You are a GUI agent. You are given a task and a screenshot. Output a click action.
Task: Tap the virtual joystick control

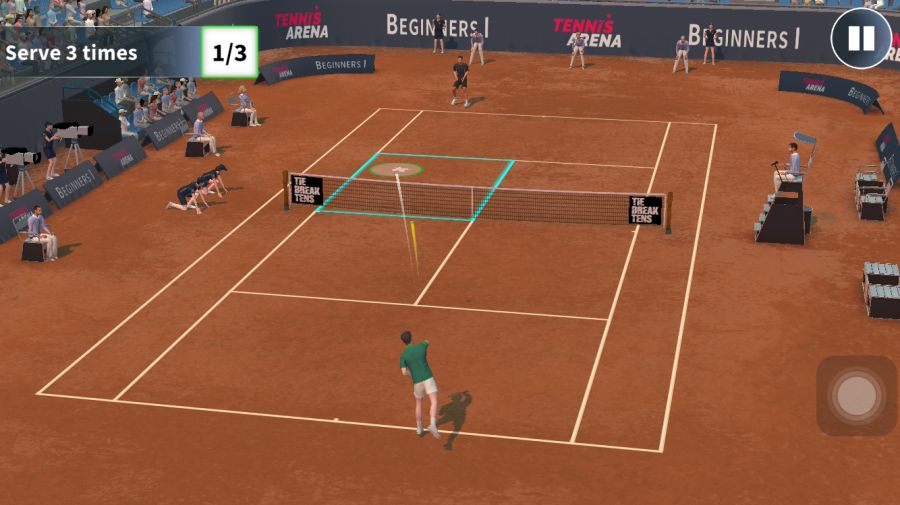tap(856, 396)
